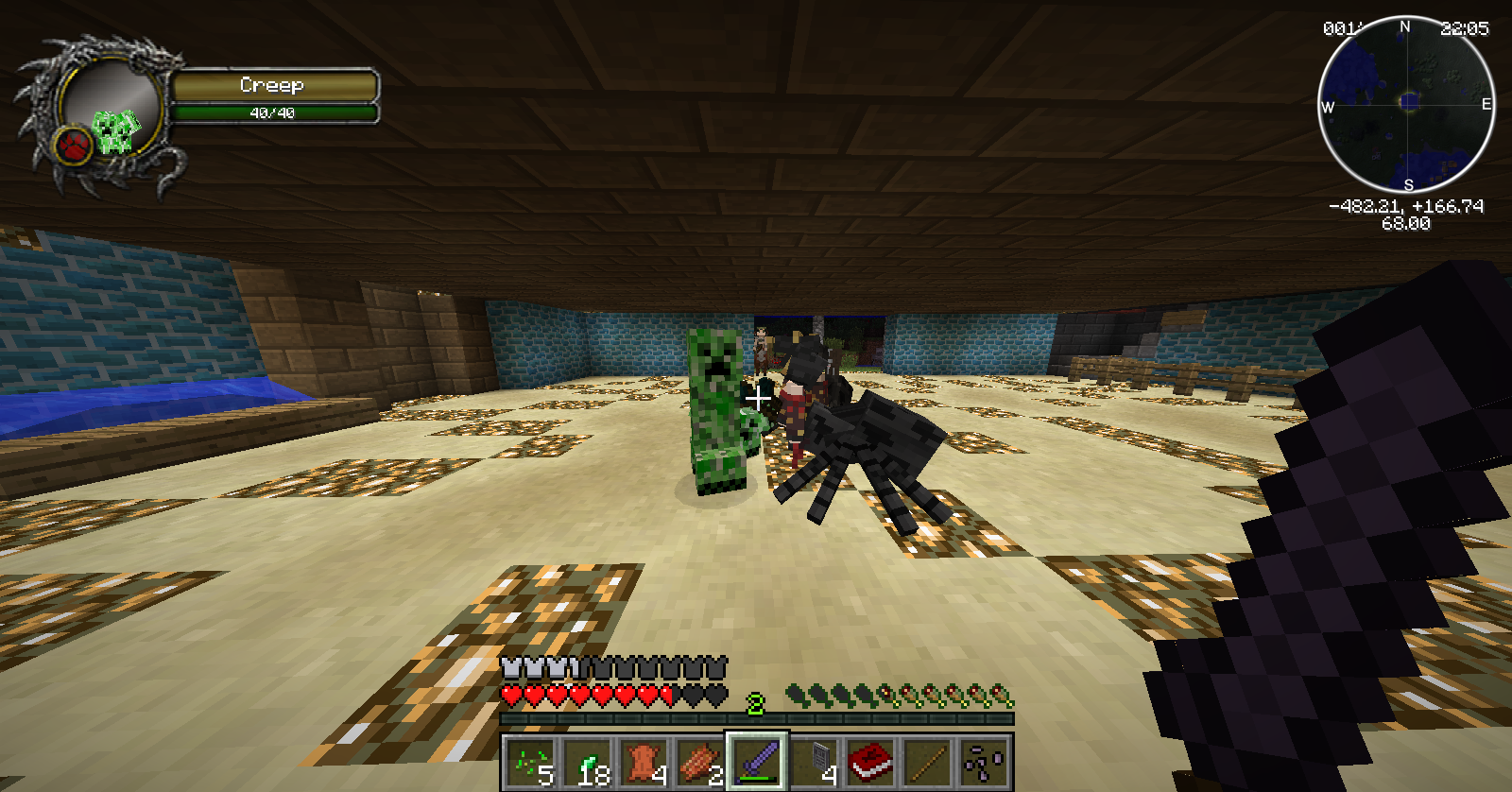Click the experience level number 2
Viewport: 1512px width, 792px height.
pos(755,704)
